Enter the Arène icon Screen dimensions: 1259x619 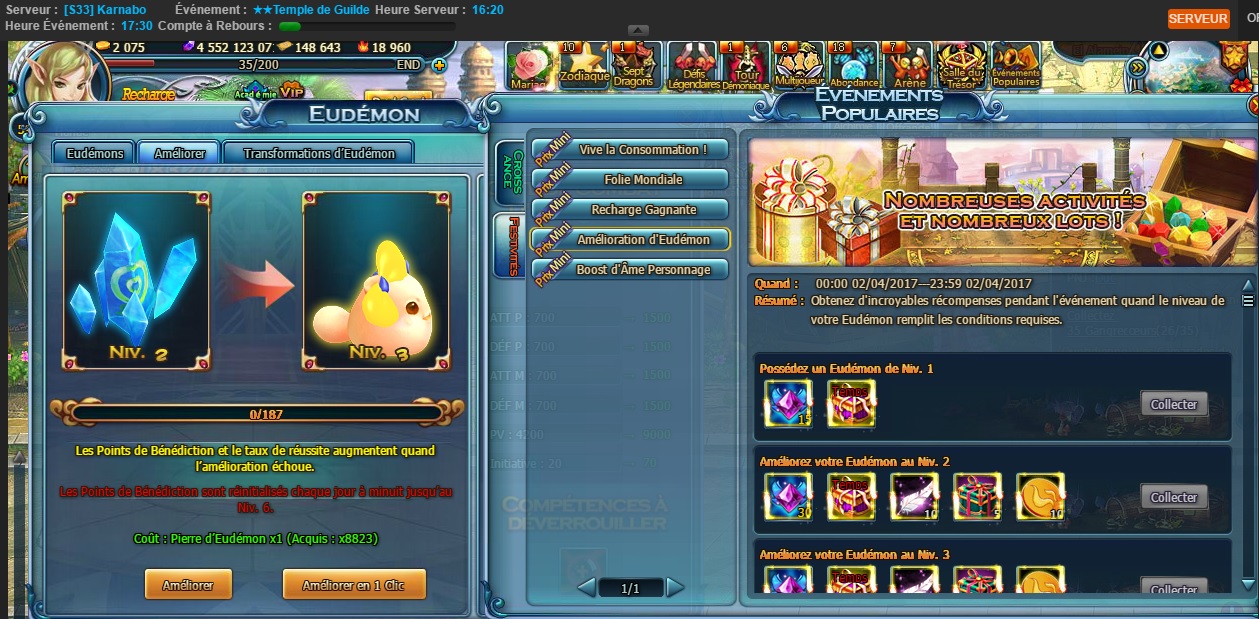click(x=909, y=65)
